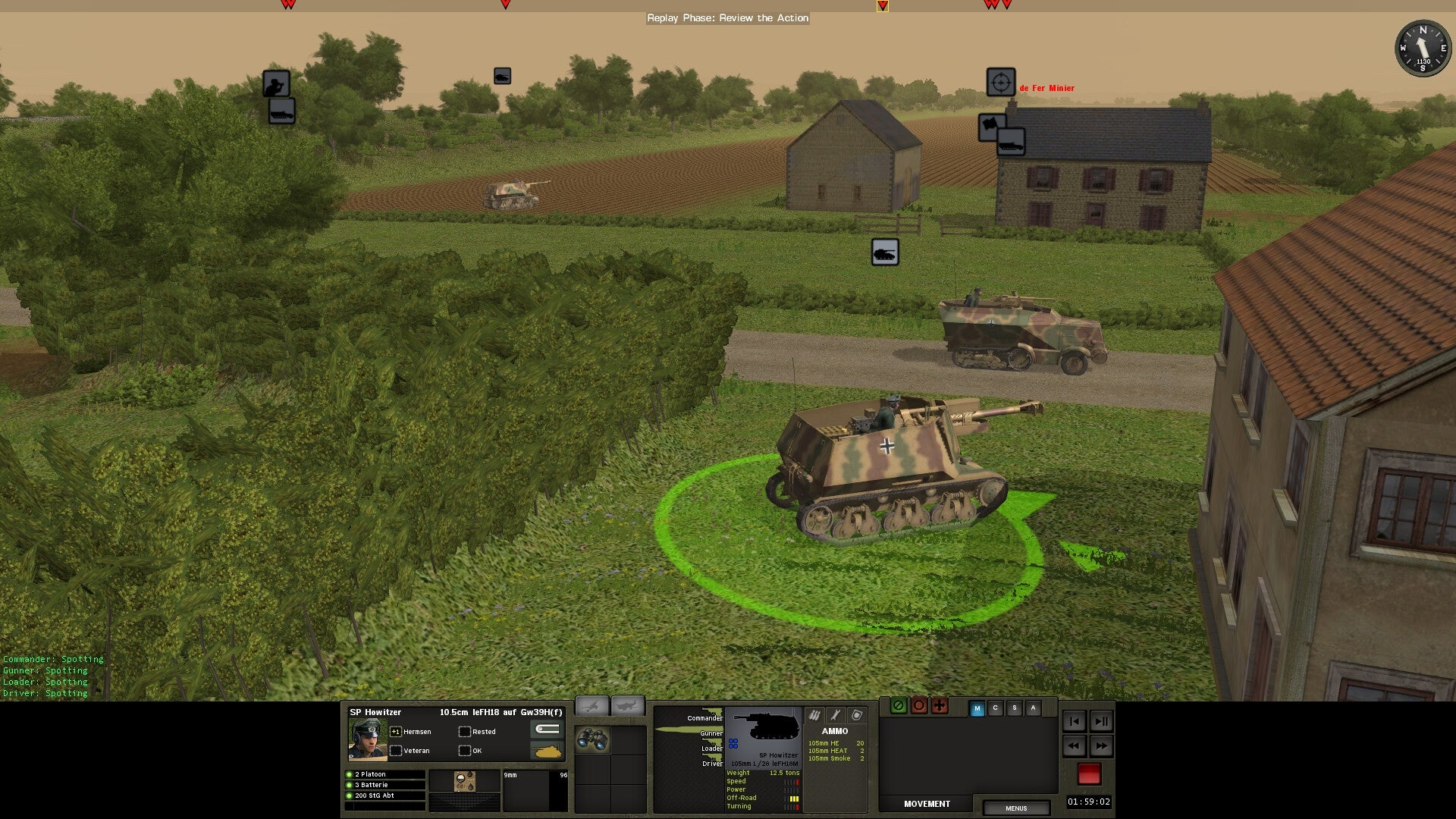The width and height of the screenshot is (1456, 819).
Task: Click Hermsen's crew portrait
Action: point(369,739)
